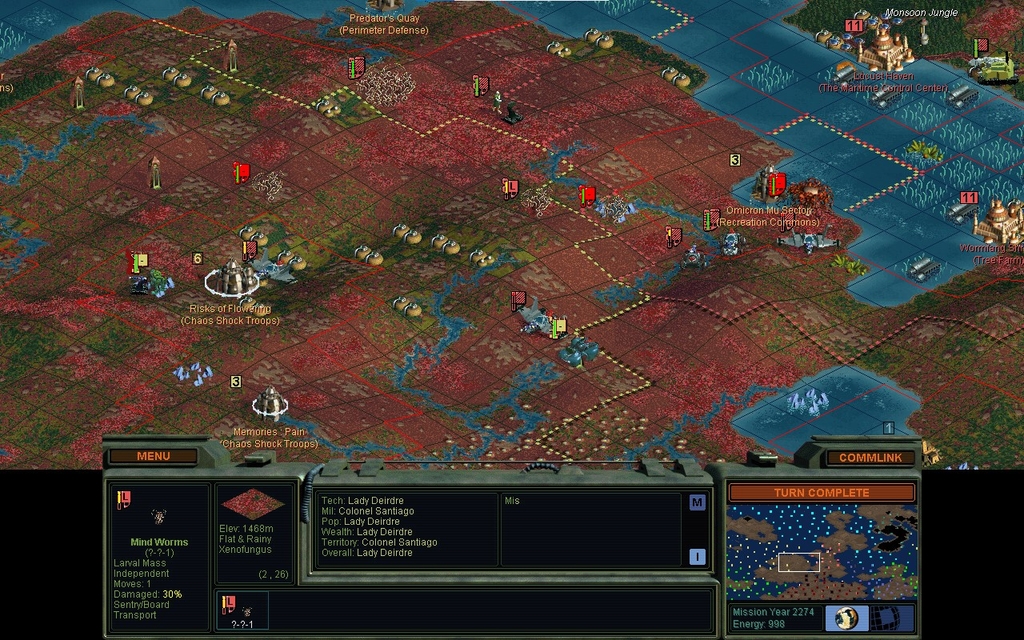End the turn with TURN COMPLETE
The image size is (1024, 640).
click(x=821, y=492)
